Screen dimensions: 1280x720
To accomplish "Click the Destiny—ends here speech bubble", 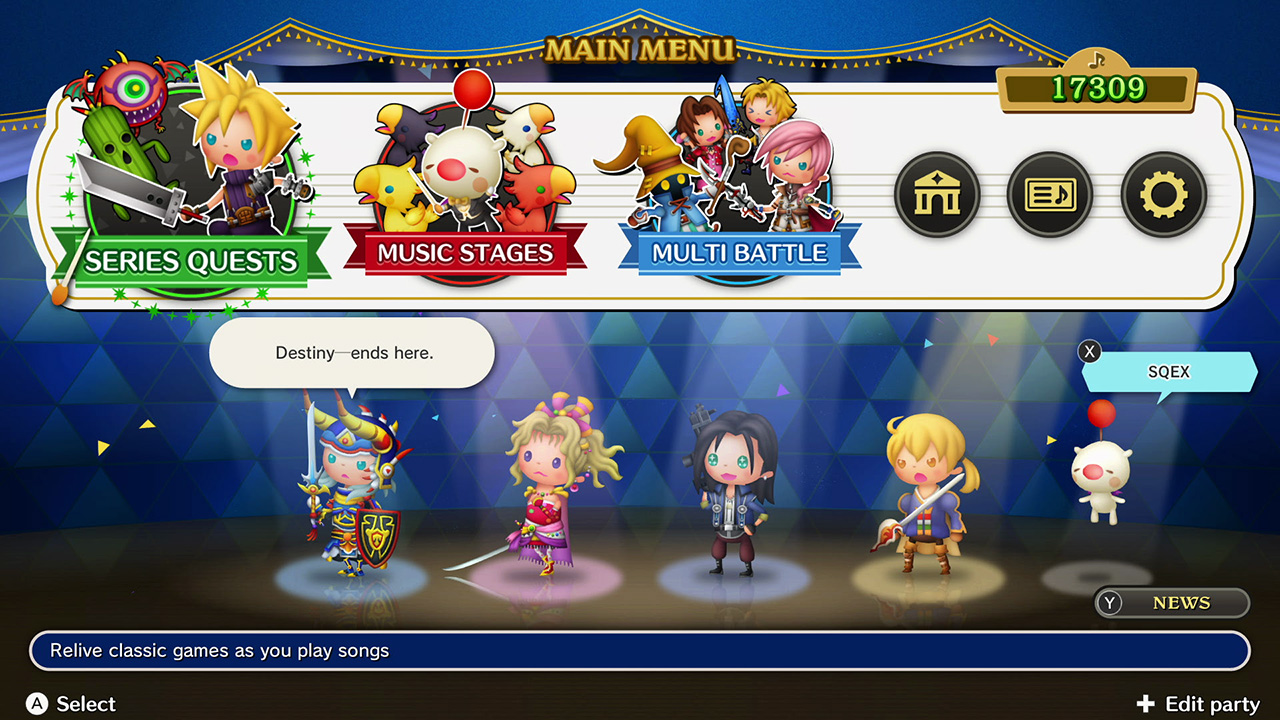I will [x=351, y=352].
